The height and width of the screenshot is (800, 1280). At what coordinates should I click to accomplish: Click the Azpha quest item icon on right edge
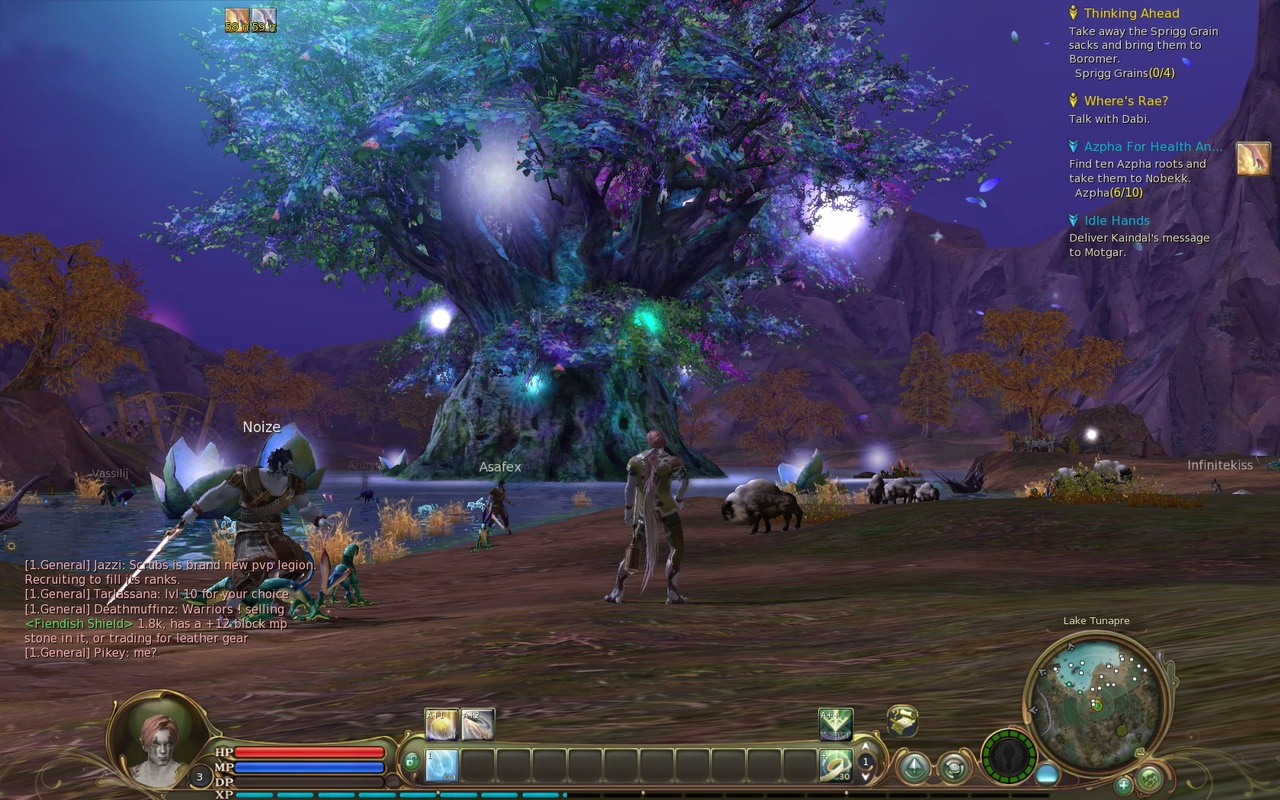1254,157
